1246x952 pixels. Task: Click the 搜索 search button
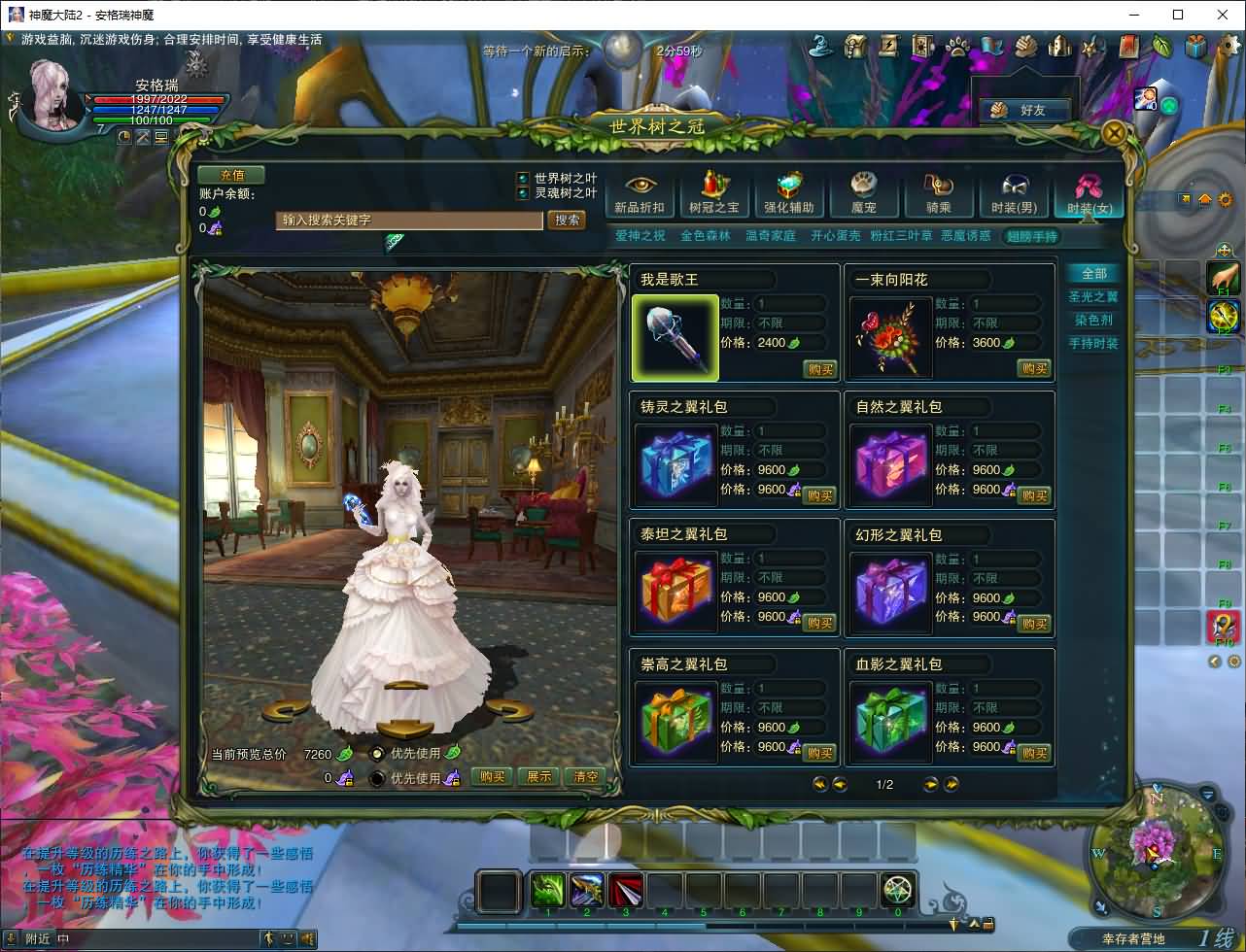click(568, 221)
